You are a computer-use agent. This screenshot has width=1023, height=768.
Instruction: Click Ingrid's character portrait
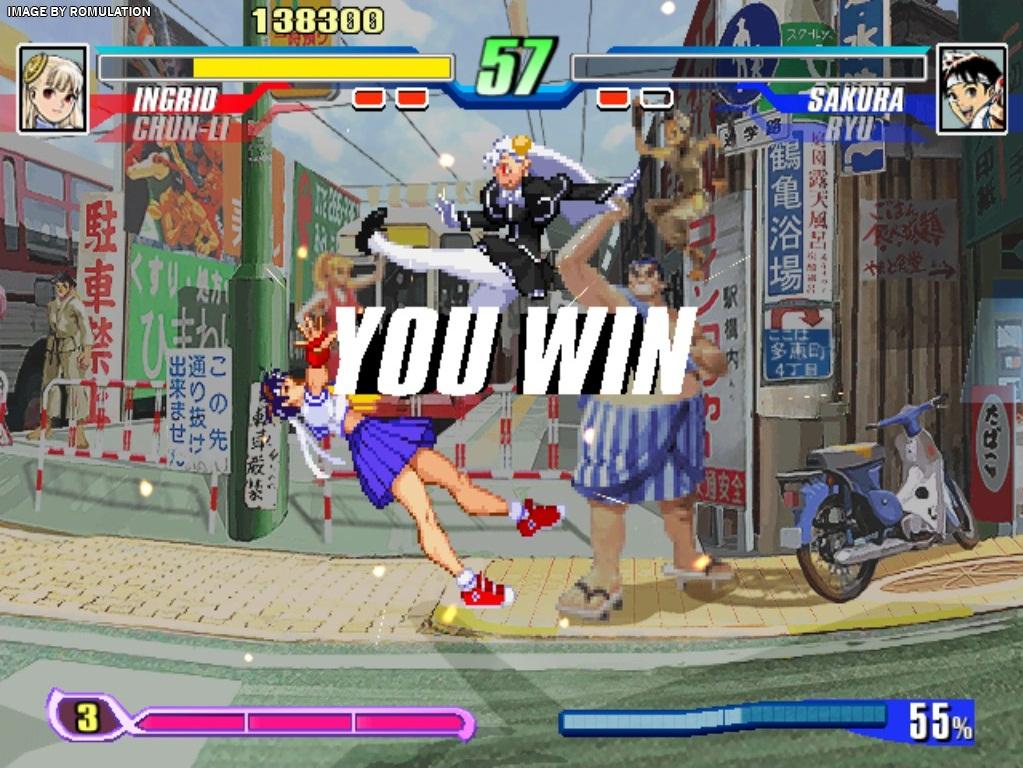tap(53, 89)
